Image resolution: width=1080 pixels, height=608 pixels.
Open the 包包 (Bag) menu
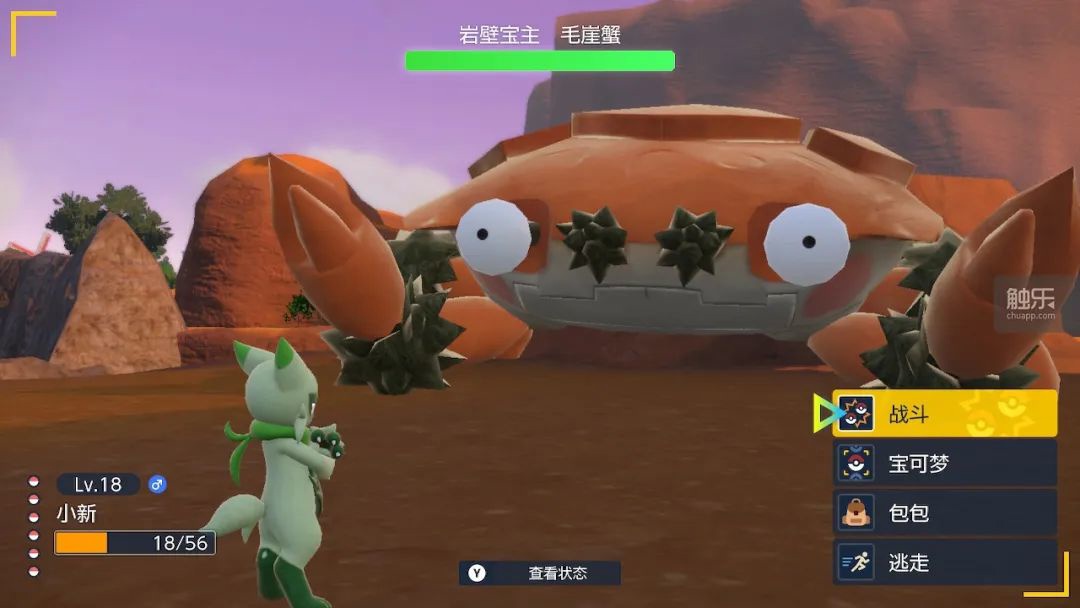(944, 513)
